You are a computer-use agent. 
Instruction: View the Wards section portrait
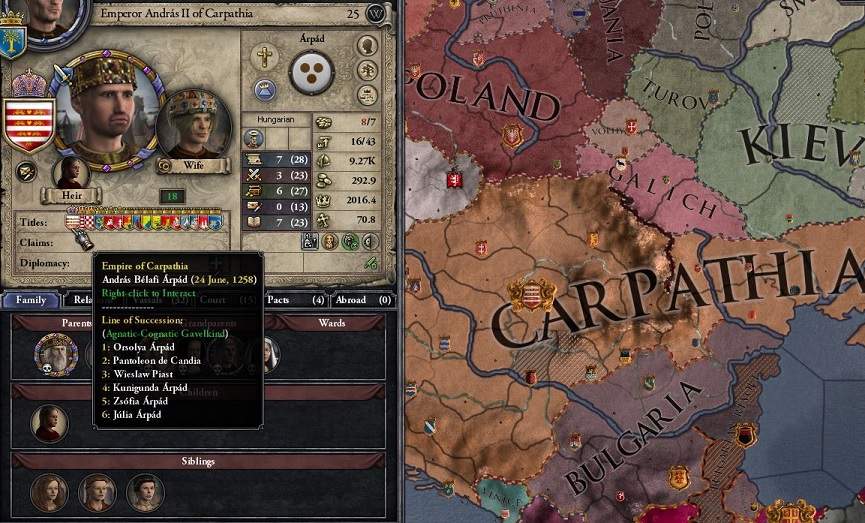tap(267, 353)
